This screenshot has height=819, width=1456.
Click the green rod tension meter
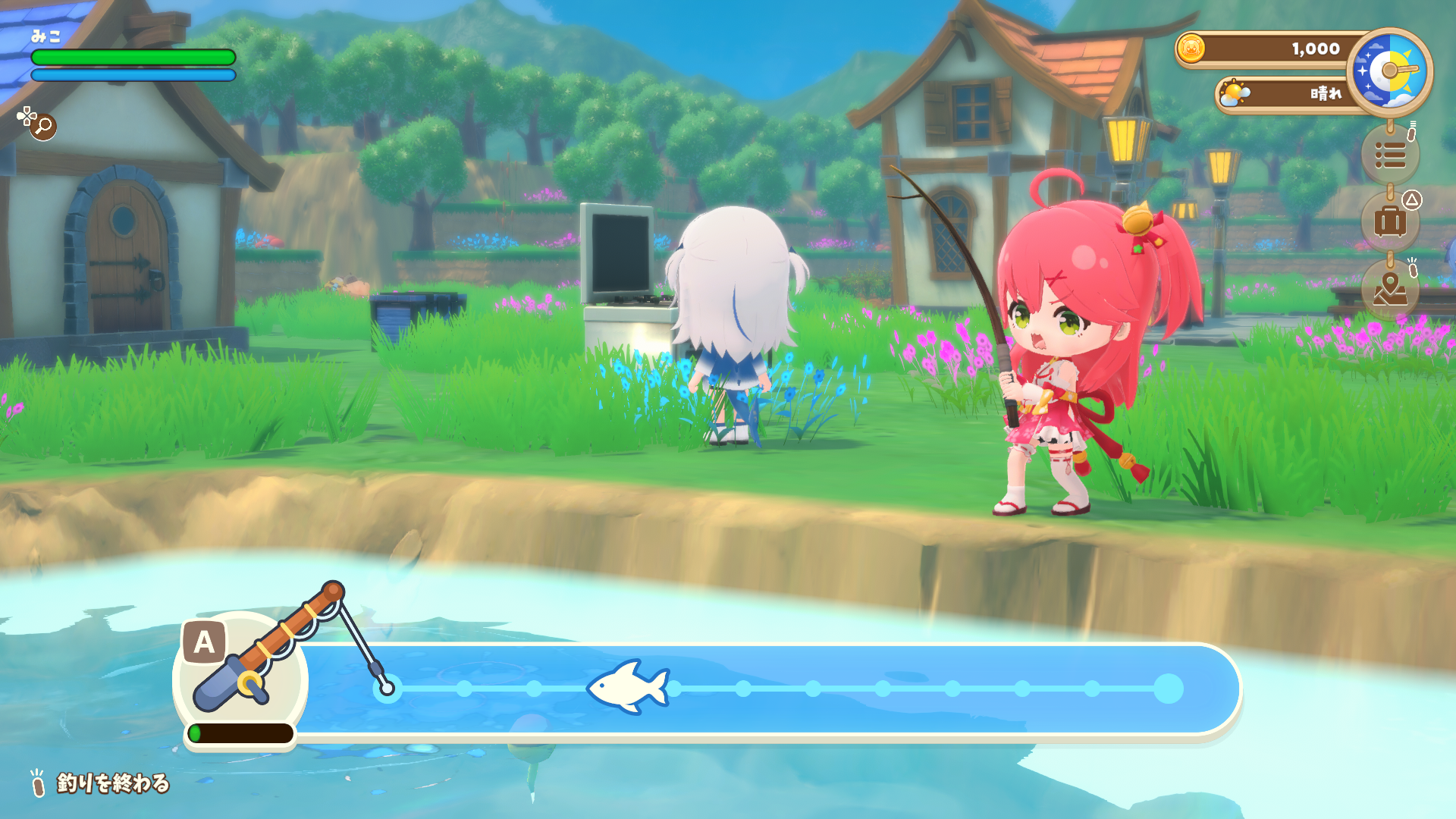(x=241, y=733)
